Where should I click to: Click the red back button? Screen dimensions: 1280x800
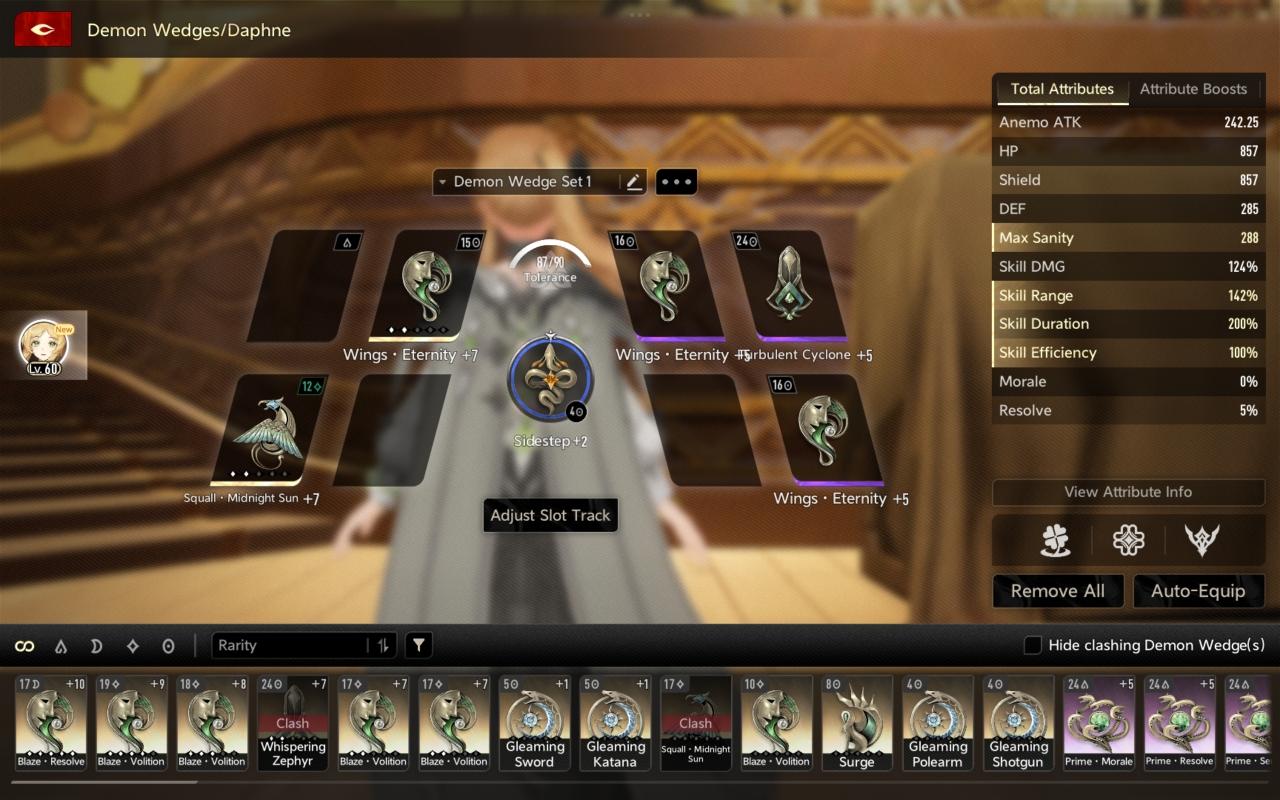tap(42, 30)
